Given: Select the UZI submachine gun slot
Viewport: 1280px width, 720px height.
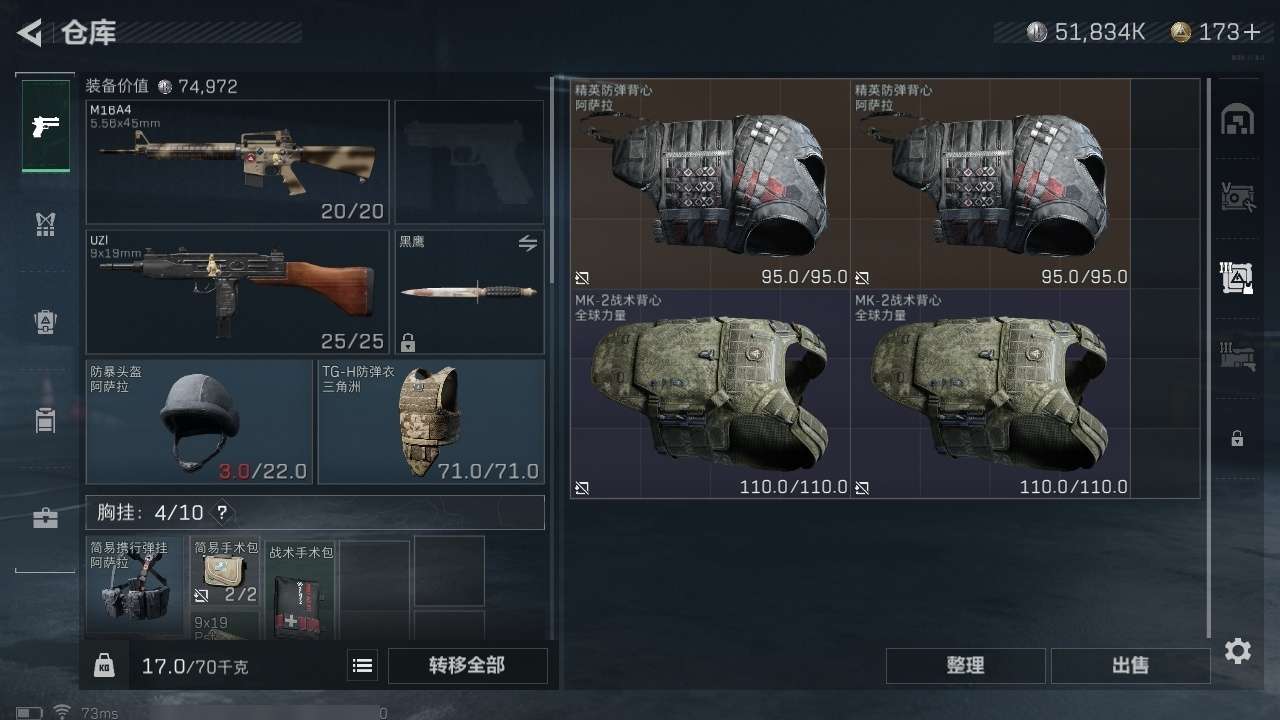Looking at the screenshot, I should coord(237,291).
